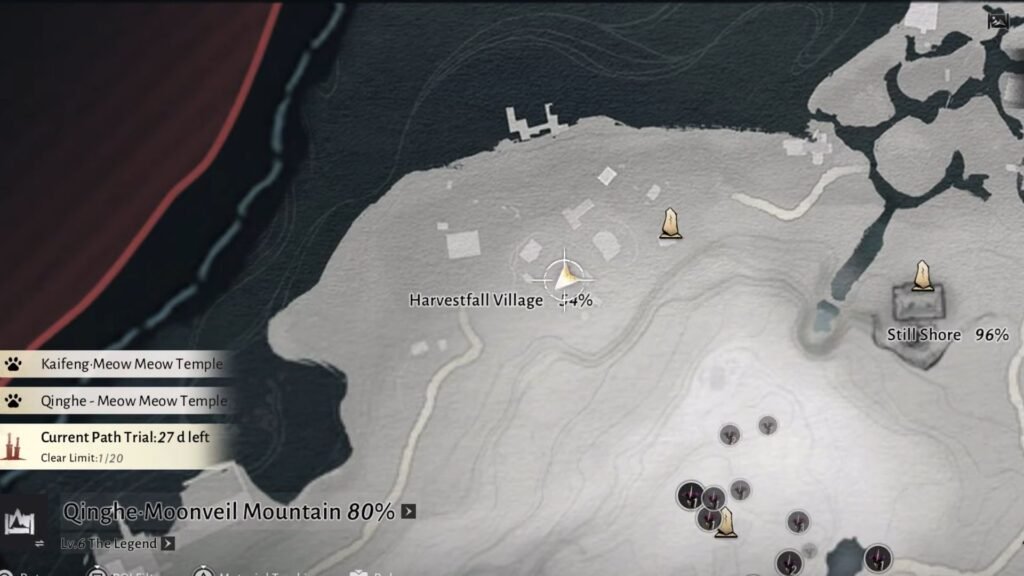Select the Kaifeng·Meow Meow Temple entry
Image resolution: width=1024 pixels, height=576 pixels.
click(x=118, y=365)
